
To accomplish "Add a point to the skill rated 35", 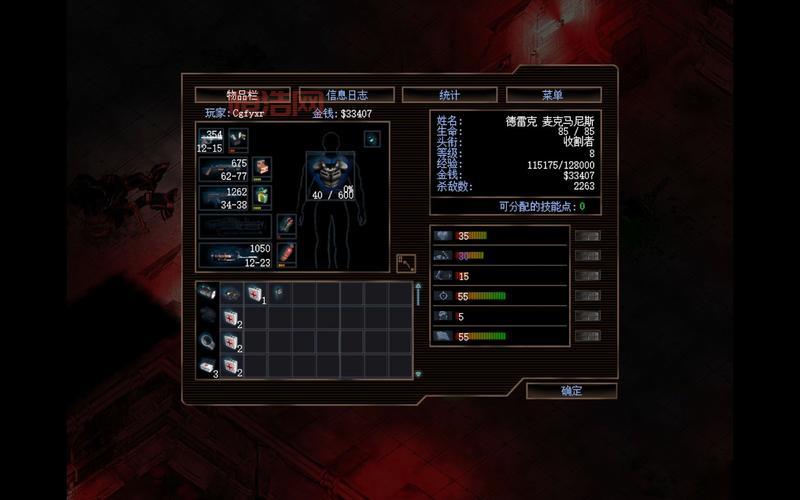I will coord(588,236).
